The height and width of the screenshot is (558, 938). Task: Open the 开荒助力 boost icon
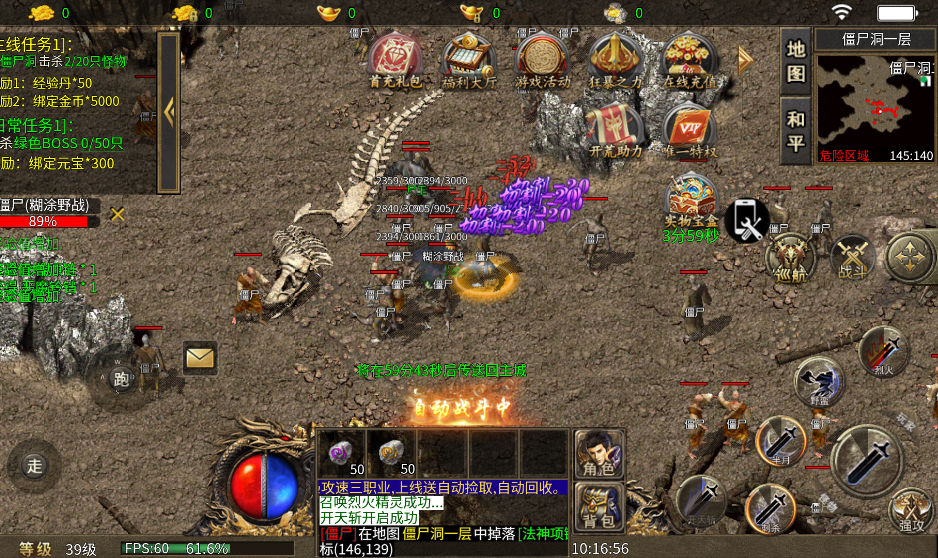[x=615, y=130]
